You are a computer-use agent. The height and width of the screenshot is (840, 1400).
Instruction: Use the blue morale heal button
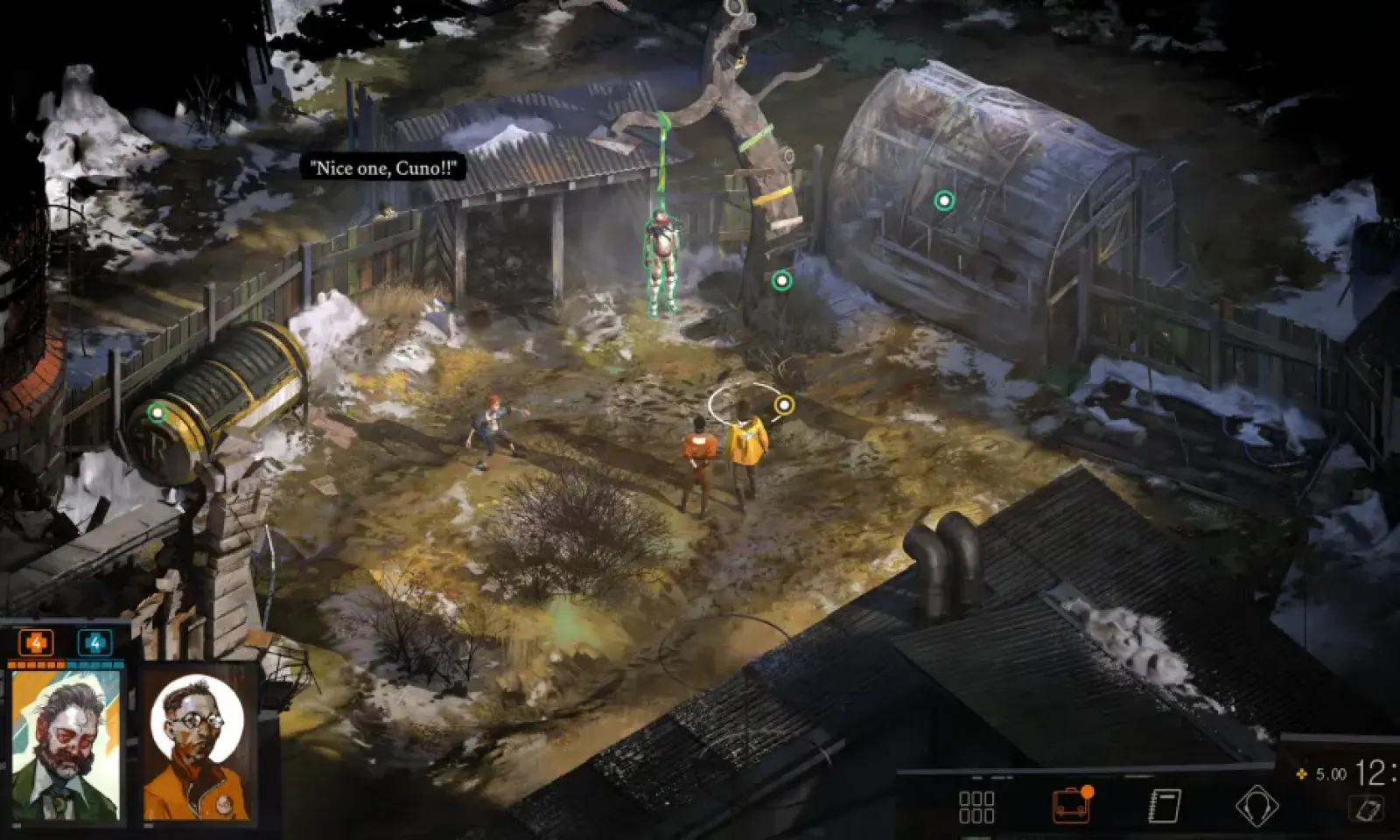94,643
